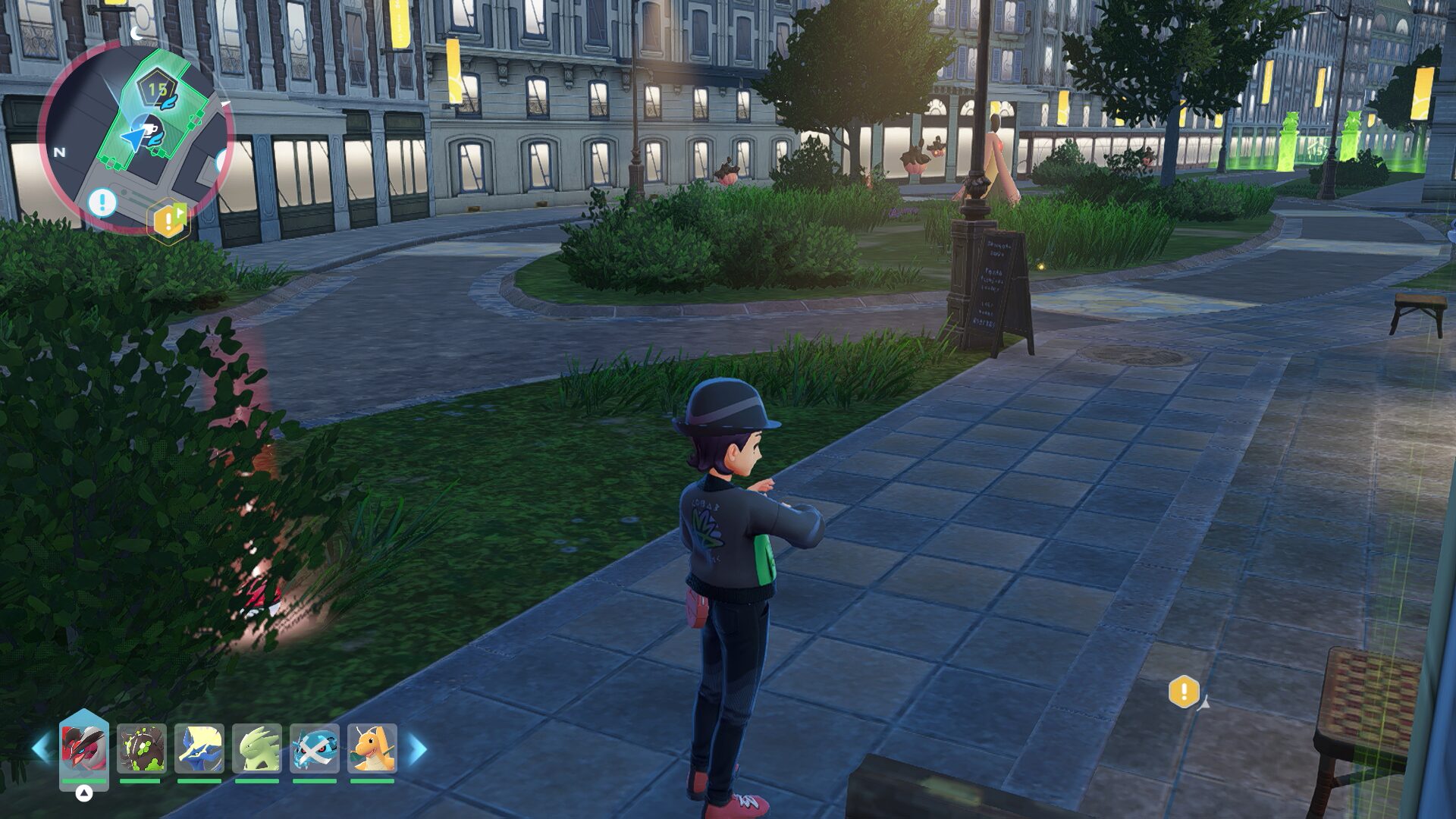Click the orange exclamation waypoint marker
The image size is (1456, 819).
(x=1184, y=691)
